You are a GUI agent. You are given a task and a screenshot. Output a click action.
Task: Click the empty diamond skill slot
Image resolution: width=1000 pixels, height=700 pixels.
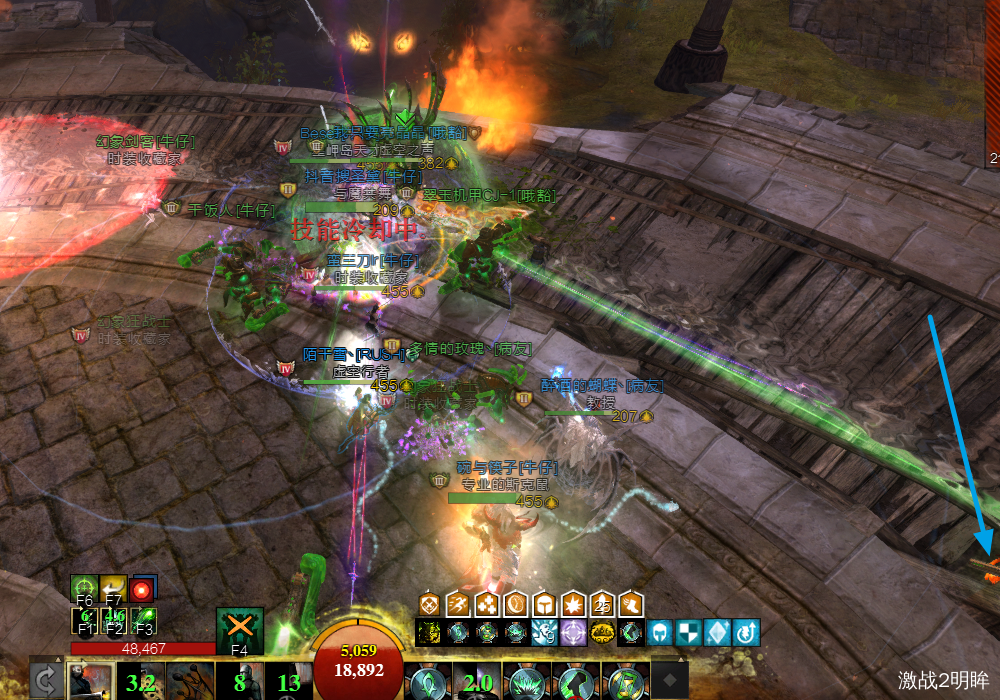tap(669, 681)
